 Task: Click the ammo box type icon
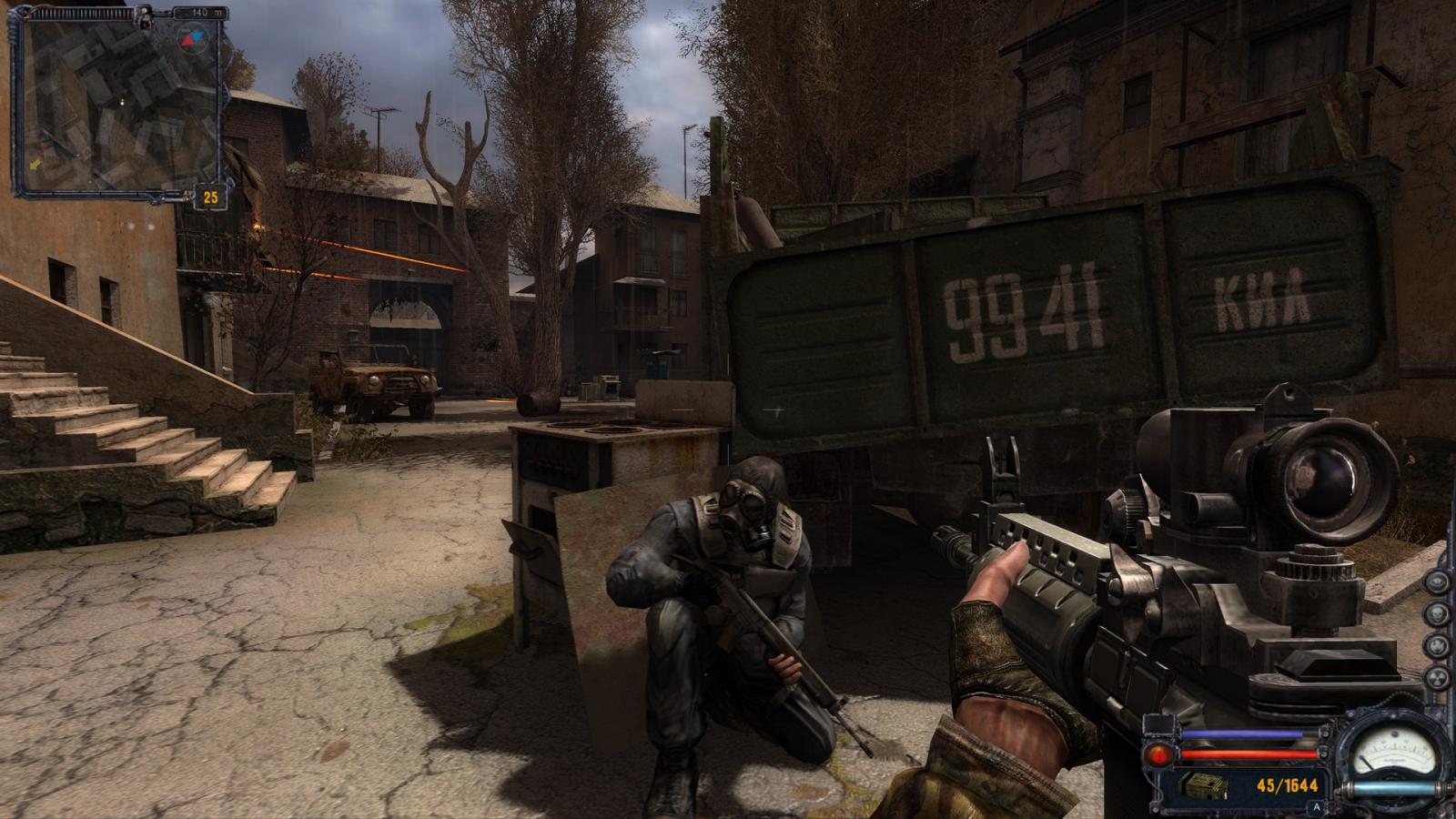[x=1203, y=784]
